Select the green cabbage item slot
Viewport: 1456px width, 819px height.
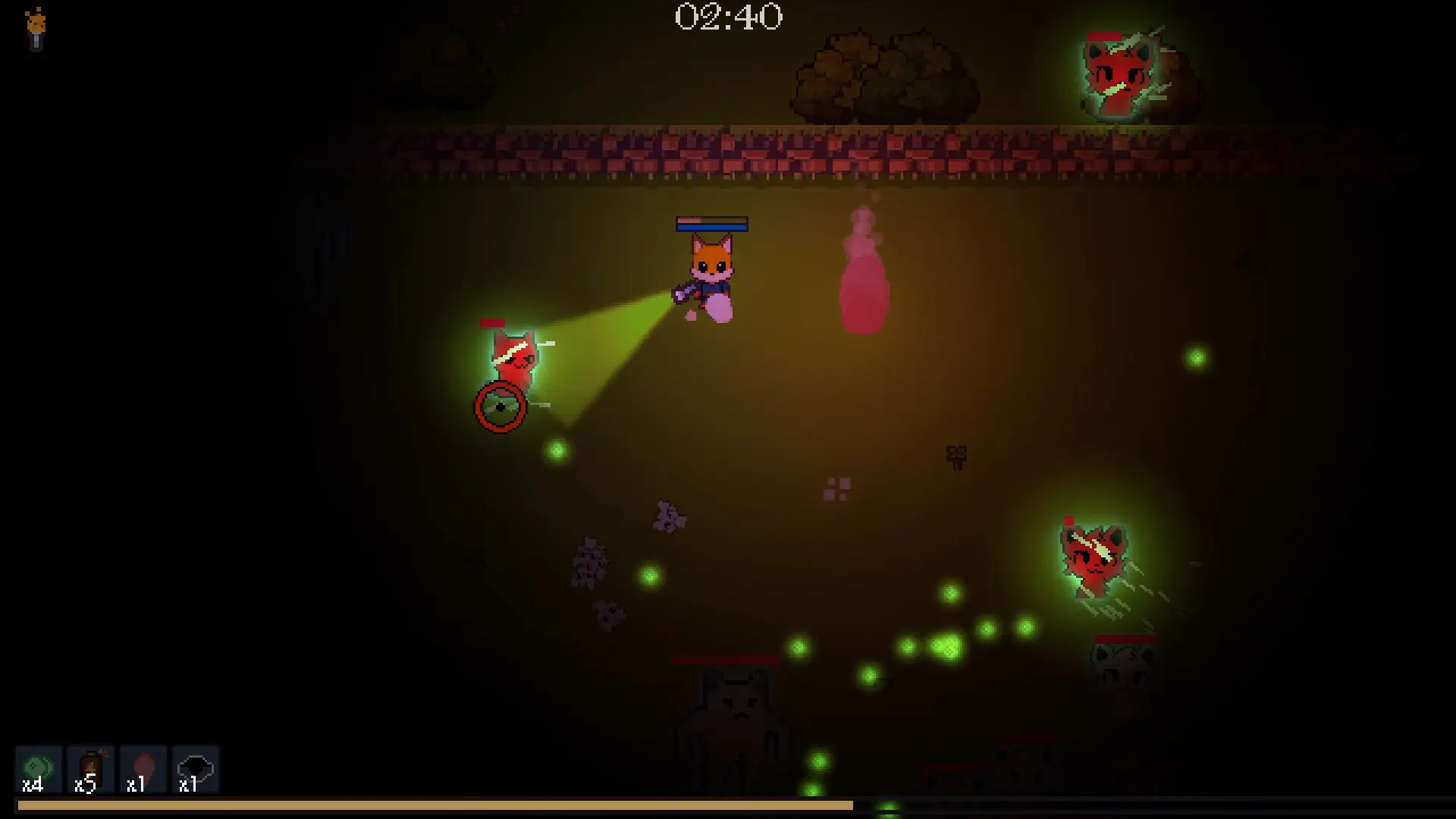(x=38, y=769)
